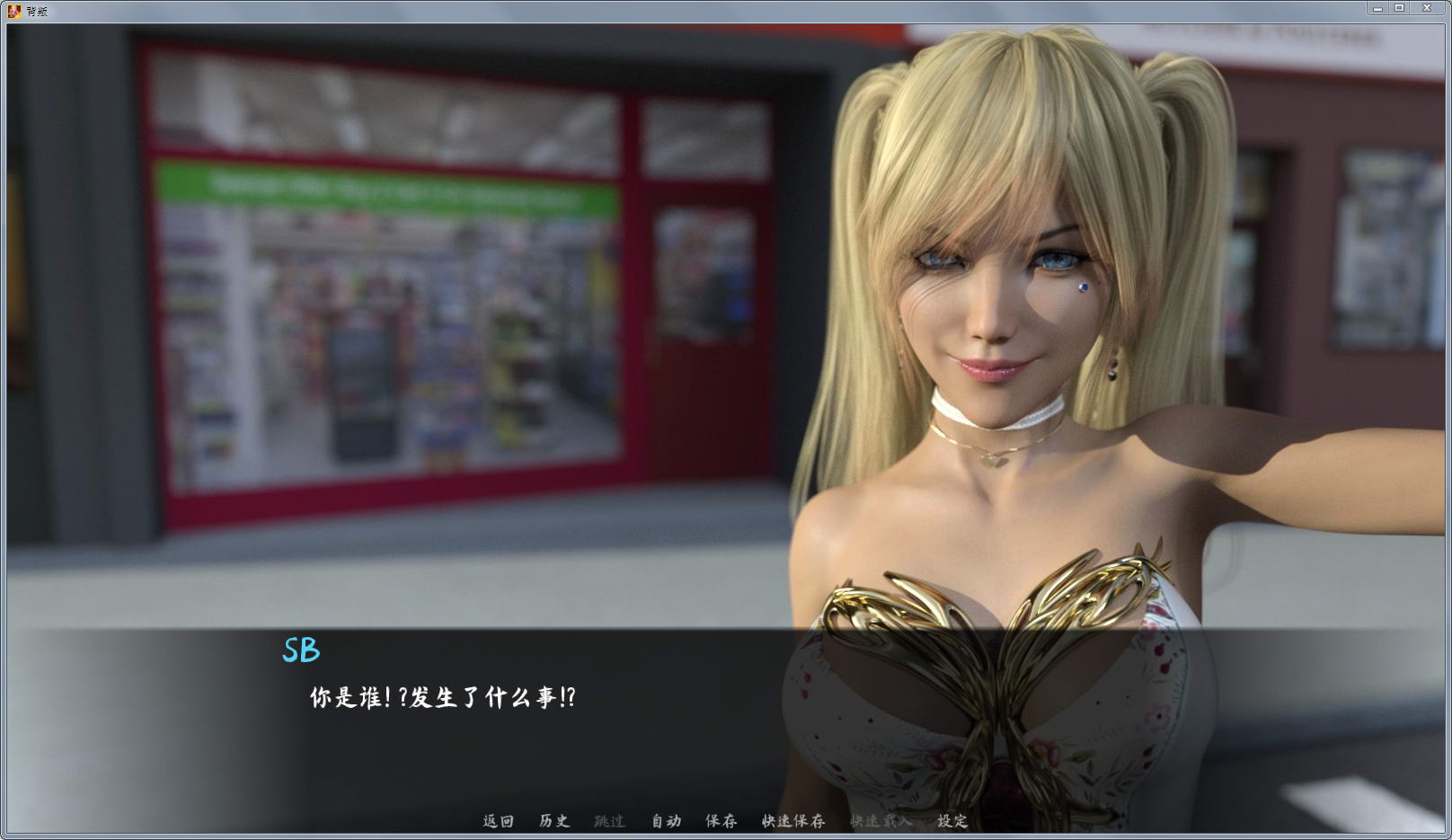Viewport: 1452px width, 840px height.
Task: Click the 返回 (Back) button
Action: click(x=498, y=820)
